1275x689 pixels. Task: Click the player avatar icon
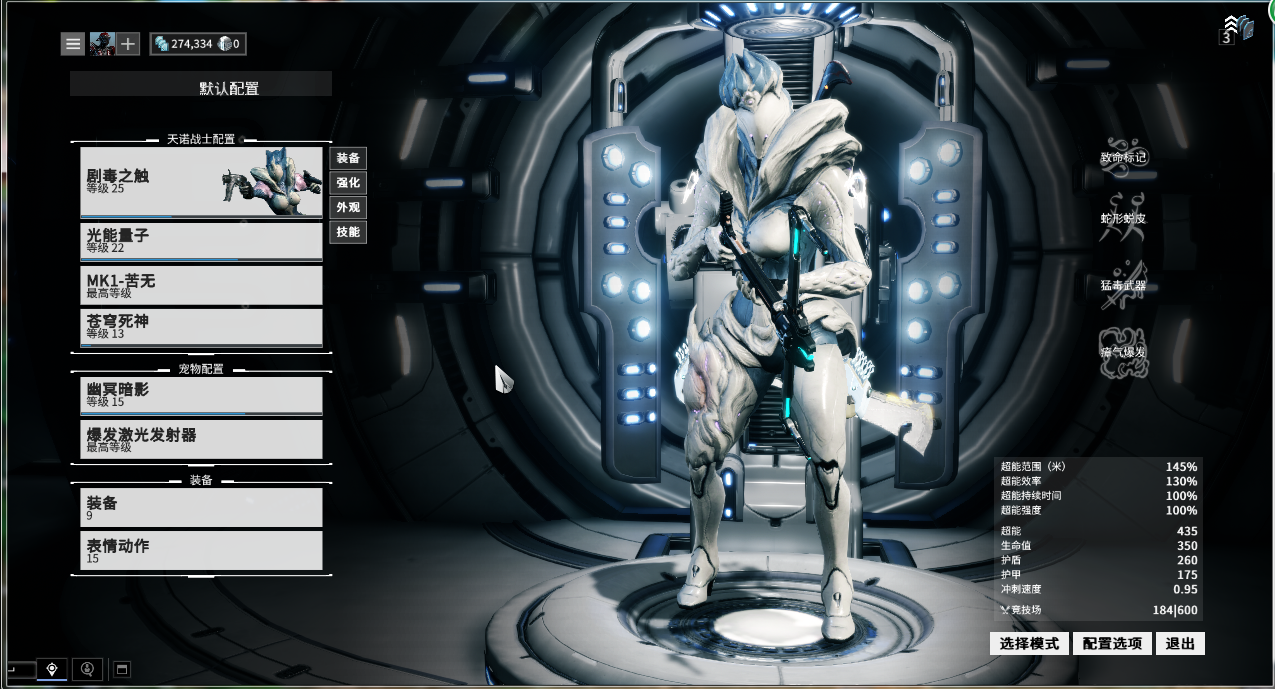pyautogui.click(x=101, y=44)
